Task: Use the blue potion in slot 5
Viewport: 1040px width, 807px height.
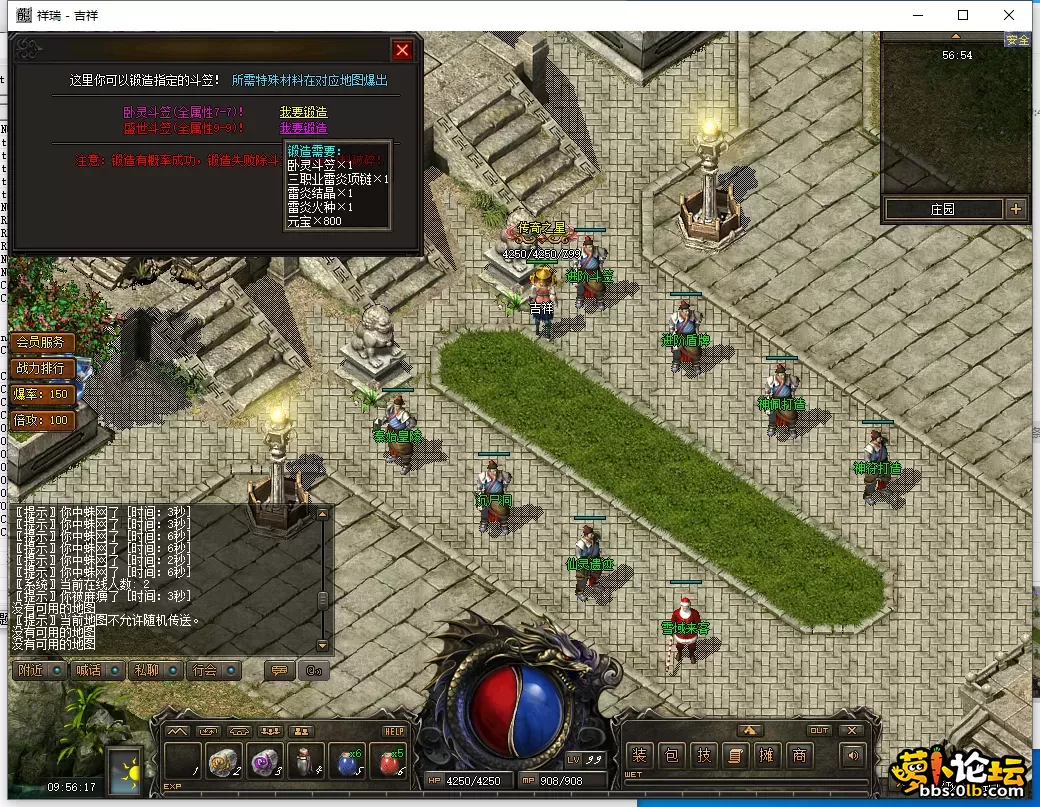Action: pos(347,763)
